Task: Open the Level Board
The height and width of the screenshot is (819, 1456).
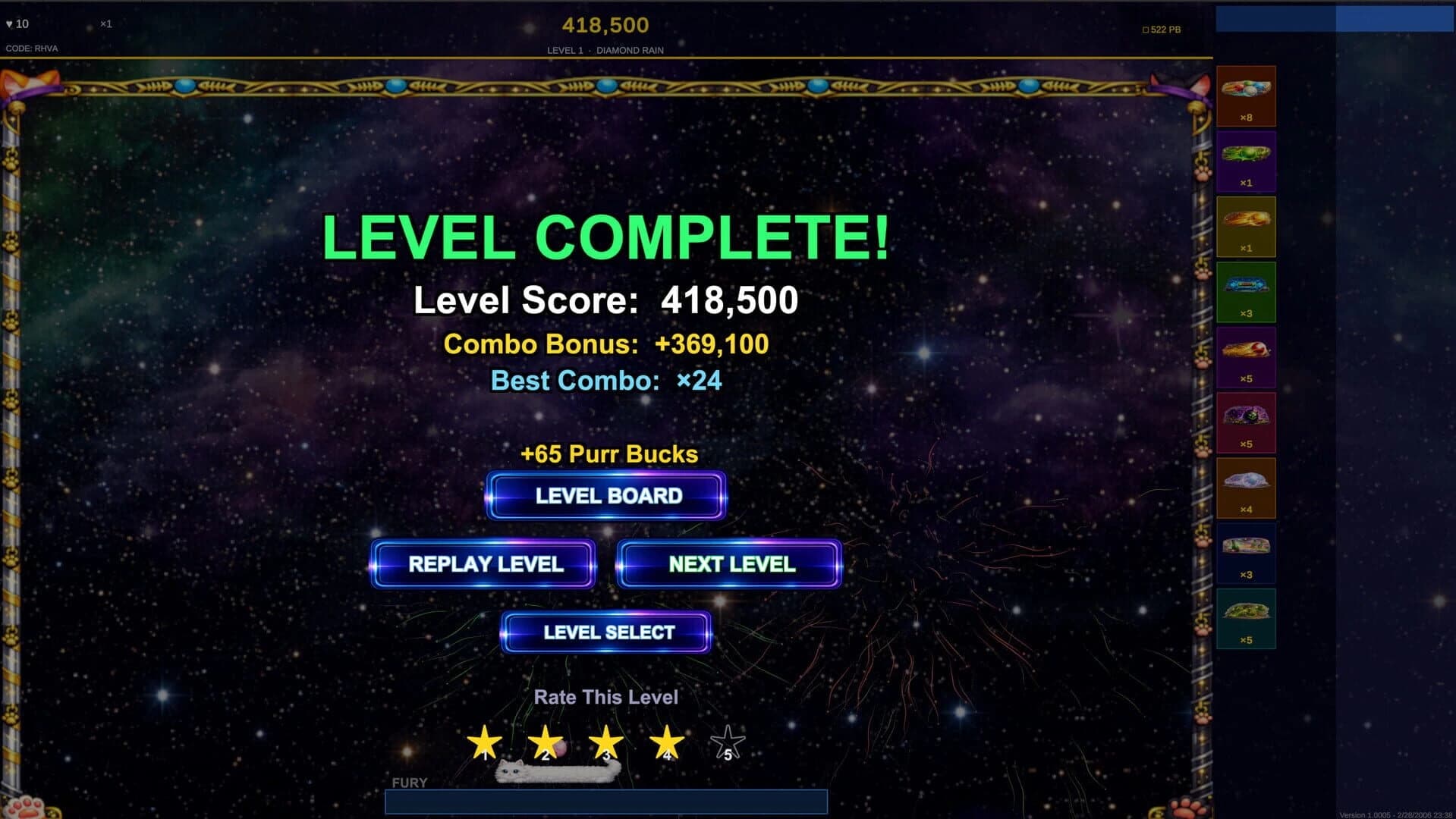Action: (606, 496)
